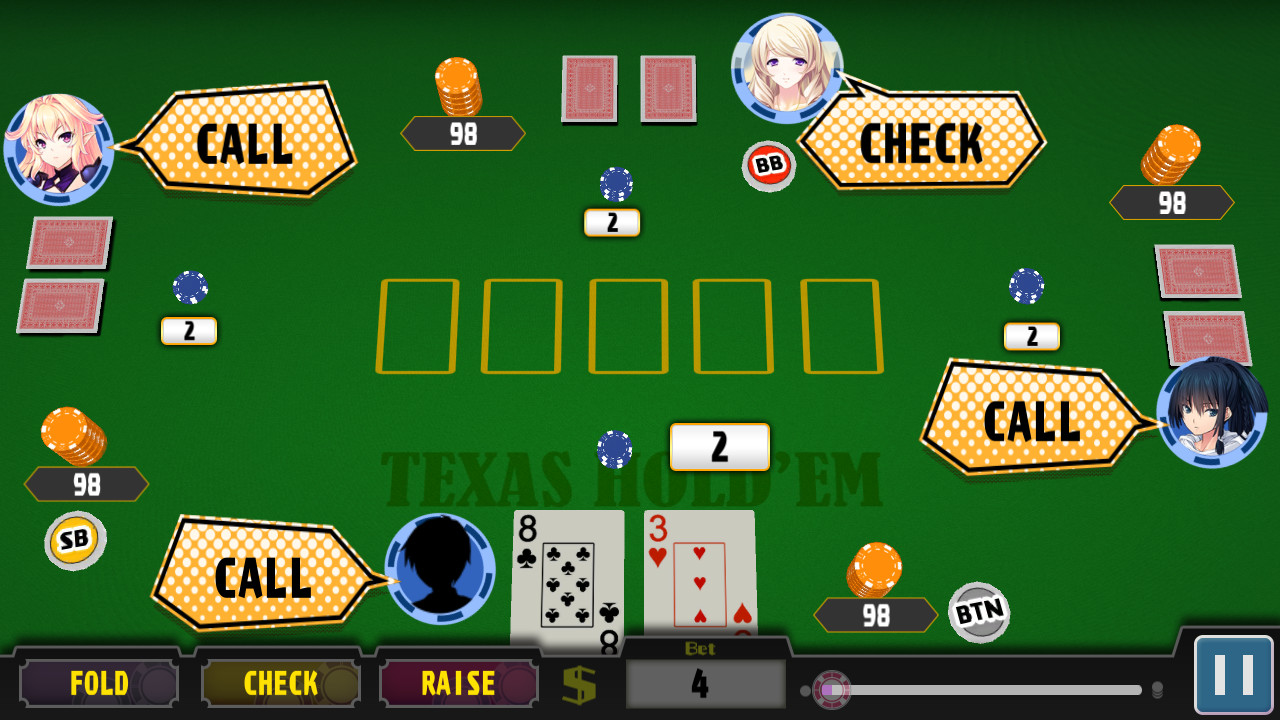Click the BB big blind marker
The image size is (1280, 720).
[x=768, y=166]
